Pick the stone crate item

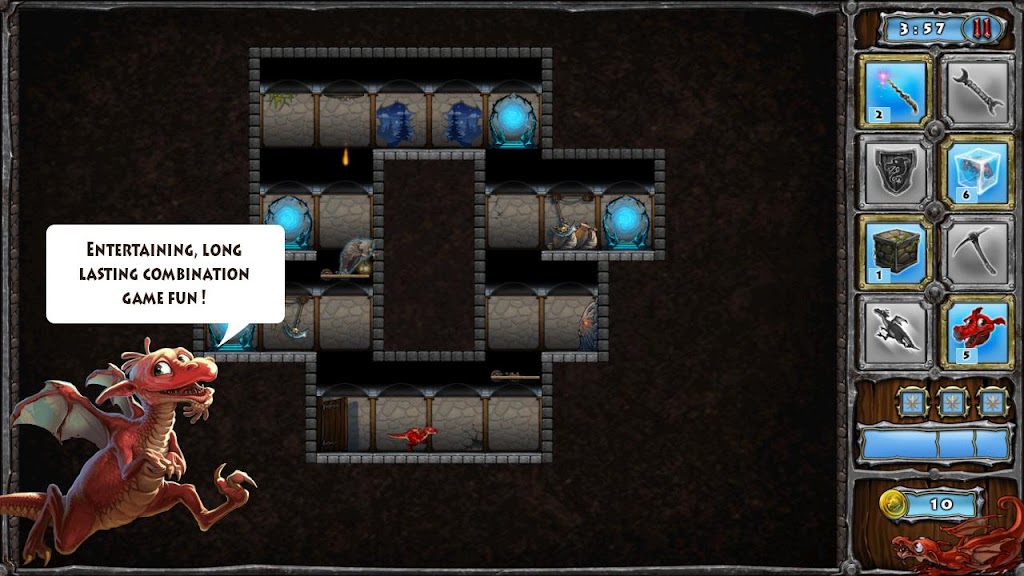click(x=895, y=251)
